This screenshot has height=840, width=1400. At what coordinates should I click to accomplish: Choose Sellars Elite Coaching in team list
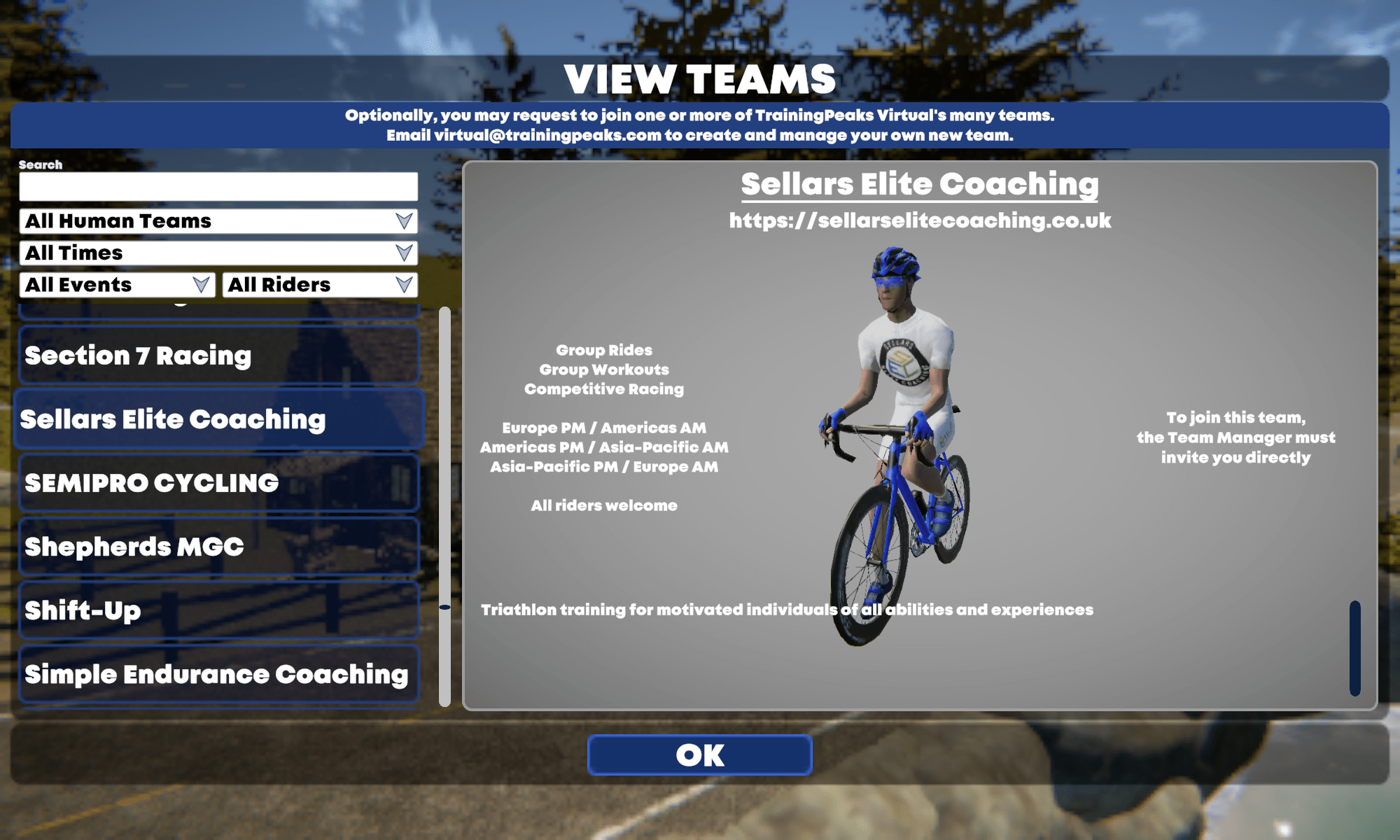click(x=218, y=419)
